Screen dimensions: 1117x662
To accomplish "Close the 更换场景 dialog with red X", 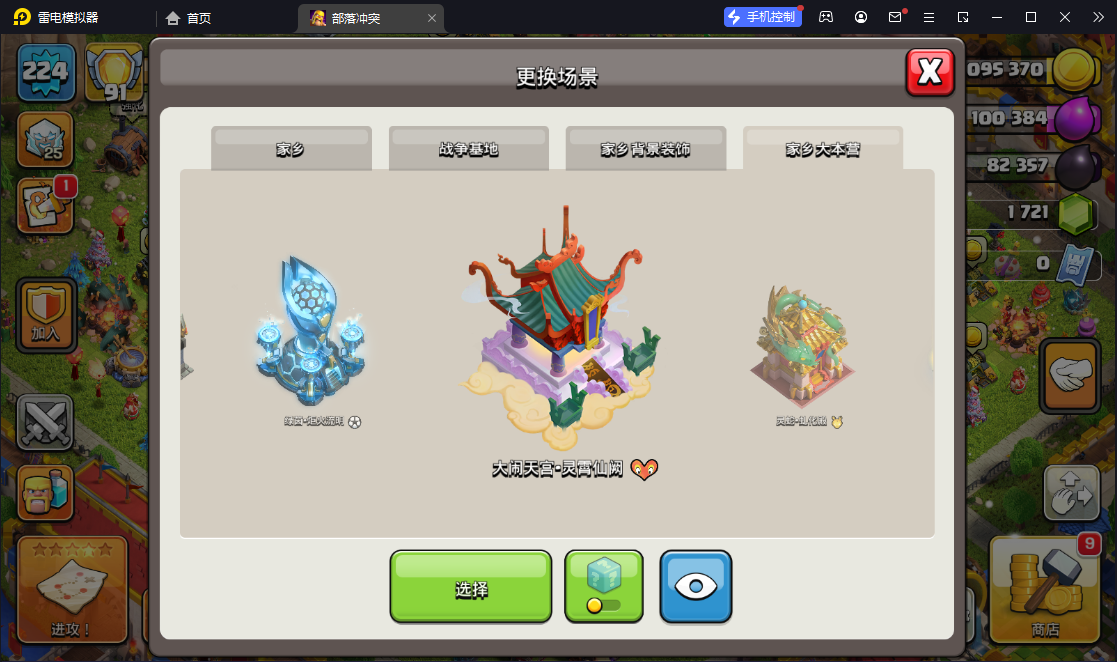I will coord(930,72).
